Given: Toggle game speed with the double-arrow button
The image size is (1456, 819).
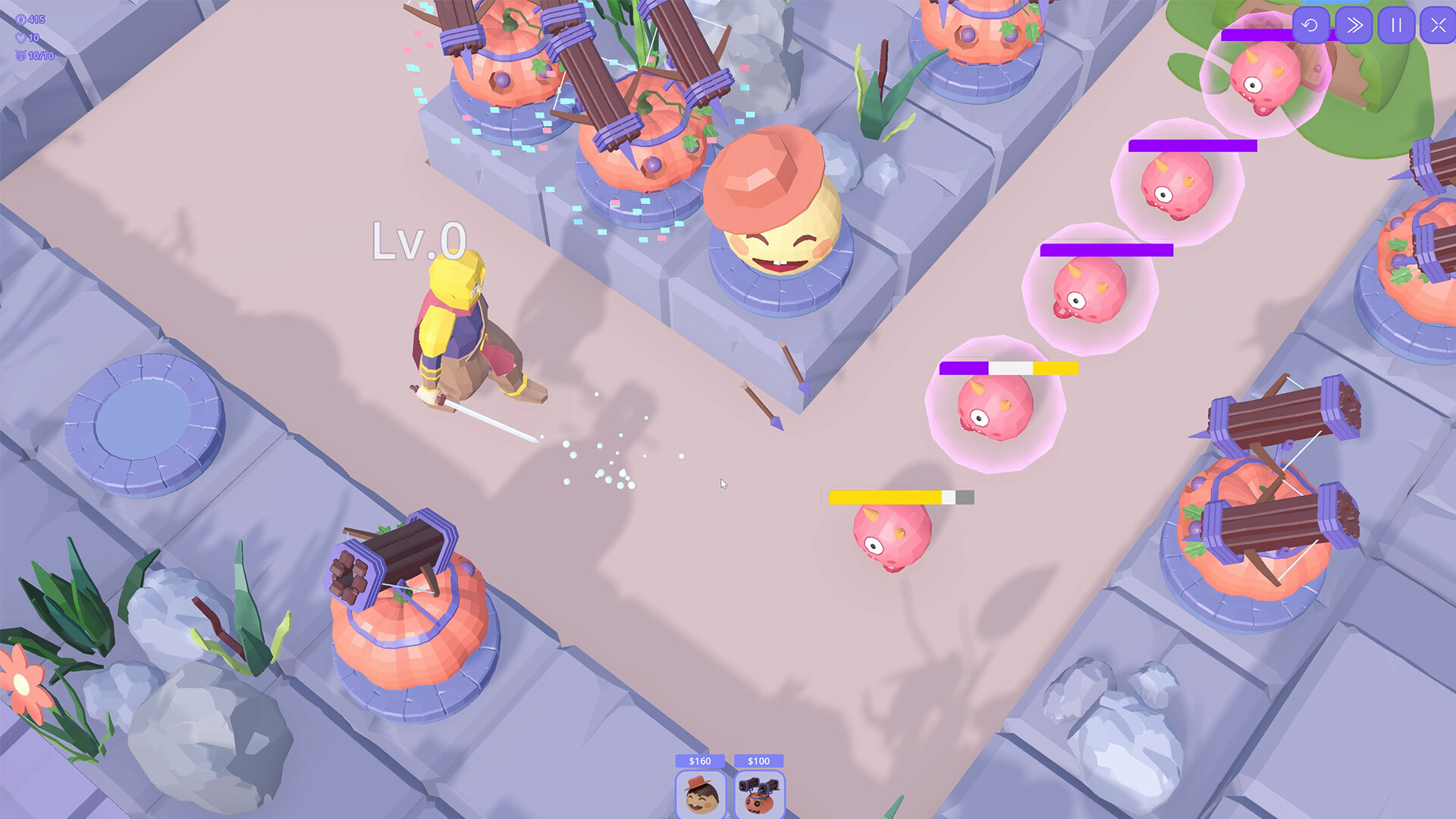Looking at the screenshot, I should point(1354,25).
